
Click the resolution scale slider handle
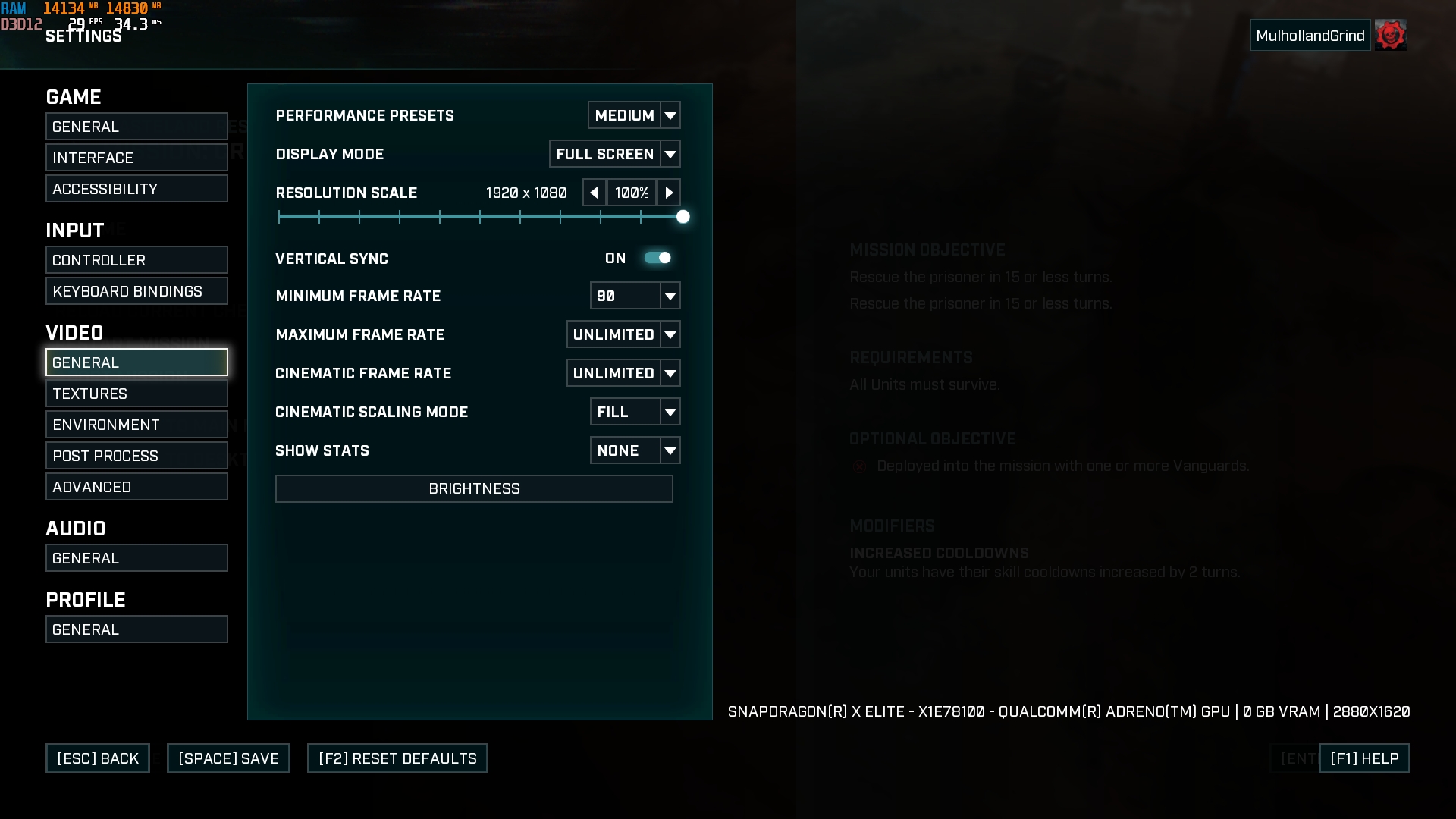(682, 217)
